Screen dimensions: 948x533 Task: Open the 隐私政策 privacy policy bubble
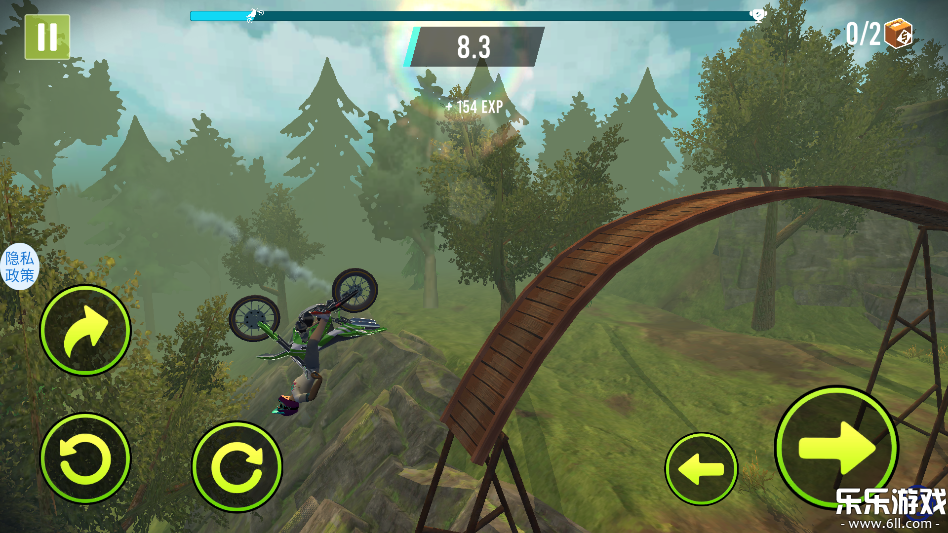click(x=19, y=267)
